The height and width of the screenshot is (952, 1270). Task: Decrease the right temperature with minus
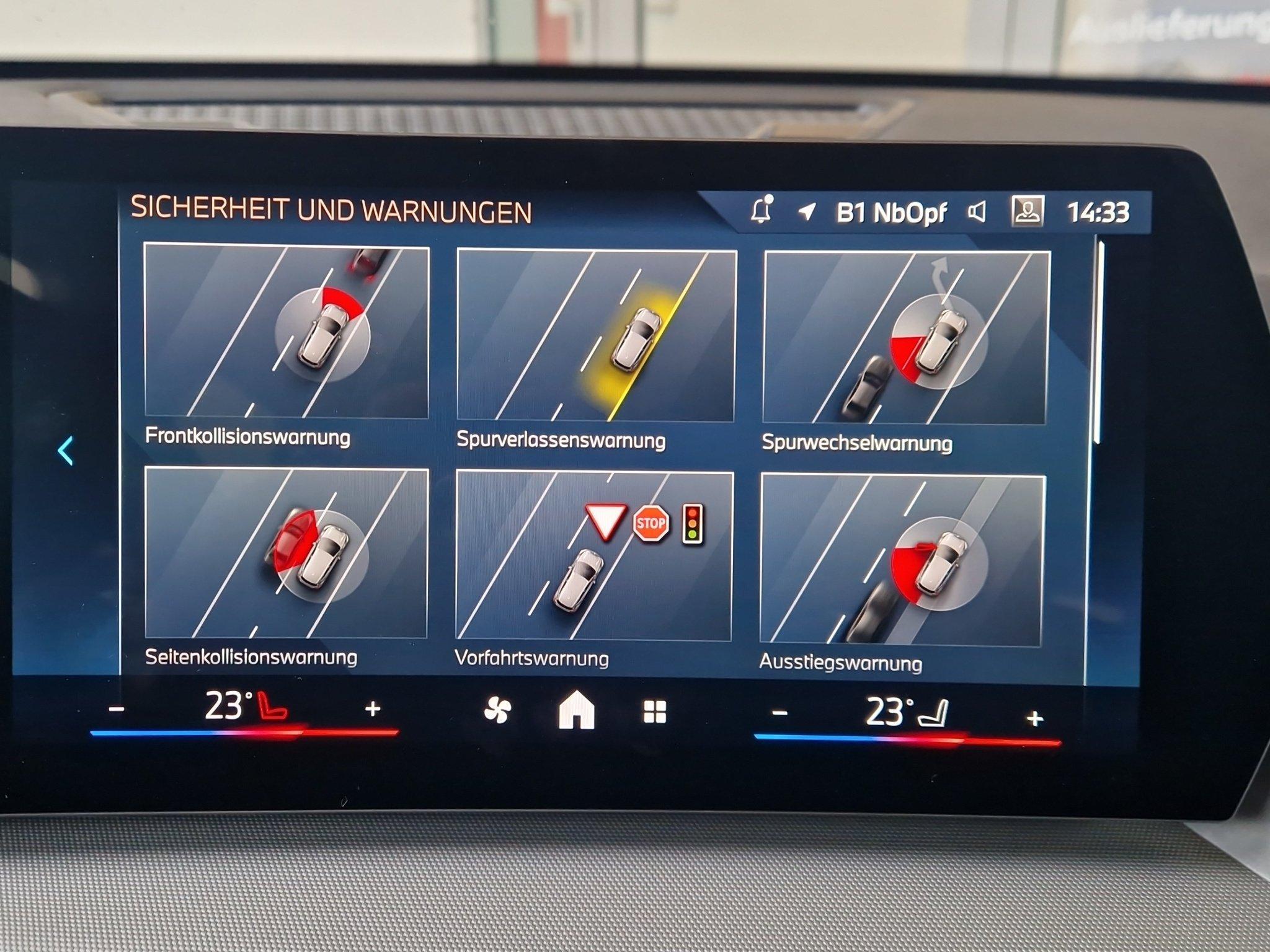pyautogui.click(x=779, y=713)
